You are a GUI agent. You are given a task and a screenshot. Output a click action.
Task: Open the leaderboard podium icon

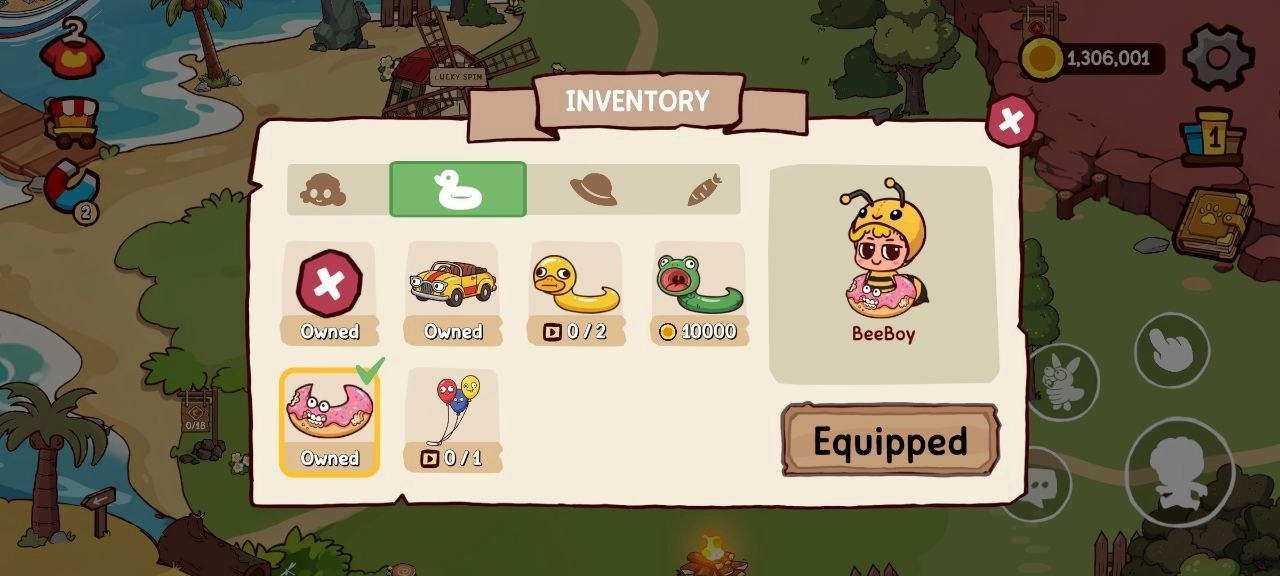pyautogui.click(x=1212, y=137)
